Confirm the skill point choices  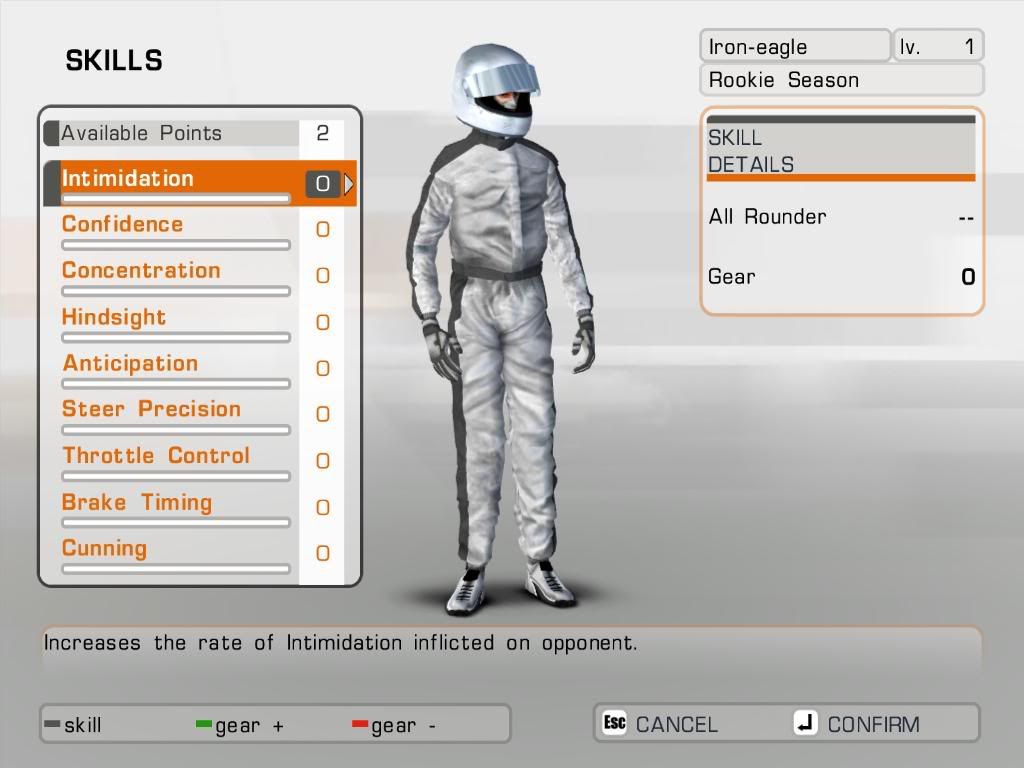[857, 724]
